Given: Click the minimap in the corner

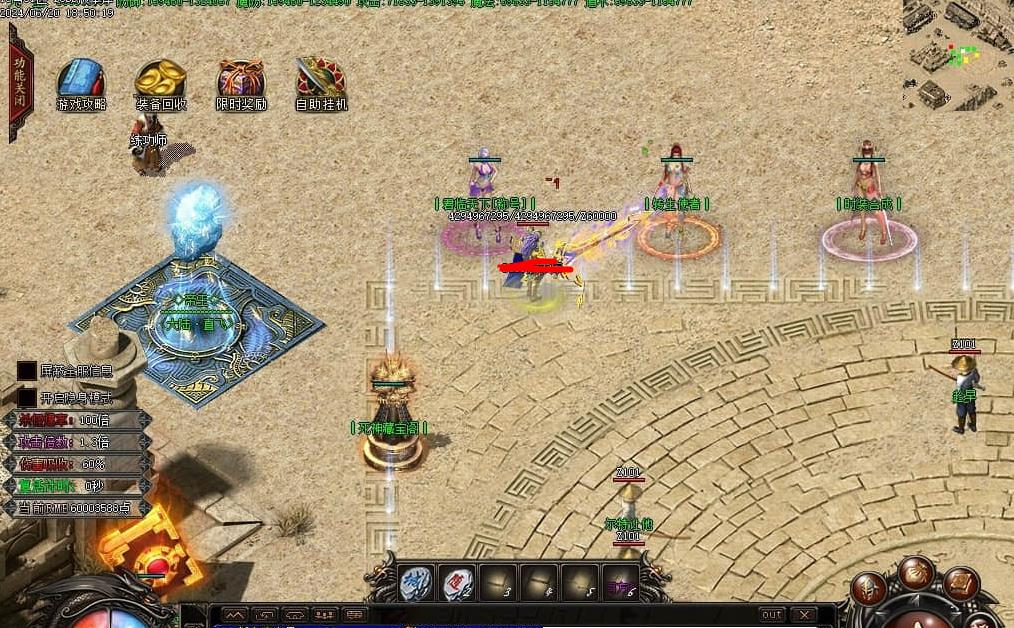Looking at the screenshot, I should click(x=957, y=53).
